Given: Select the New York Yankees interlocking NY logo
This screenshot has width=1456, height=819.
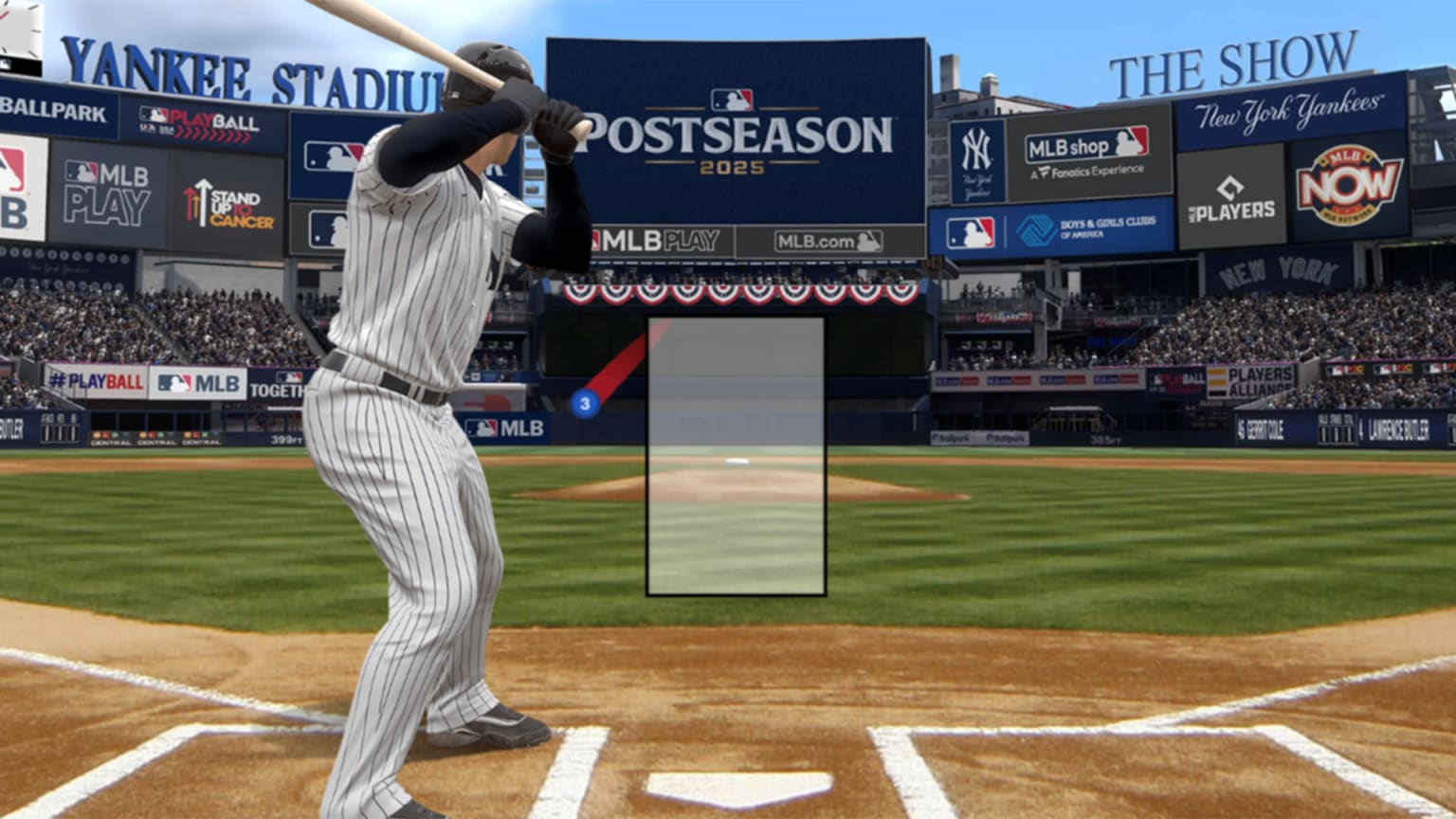Looking at the screenshot, I should coord(978,147).
